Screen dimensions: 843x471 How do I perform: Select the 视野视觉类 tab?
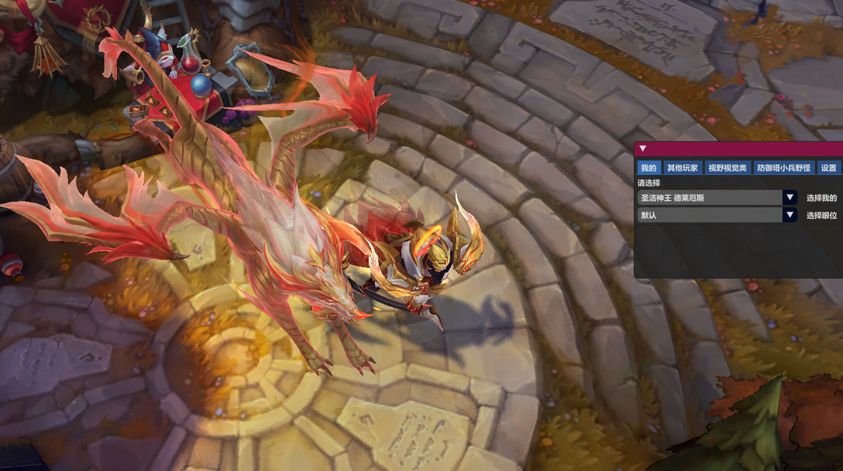(727, 168)
